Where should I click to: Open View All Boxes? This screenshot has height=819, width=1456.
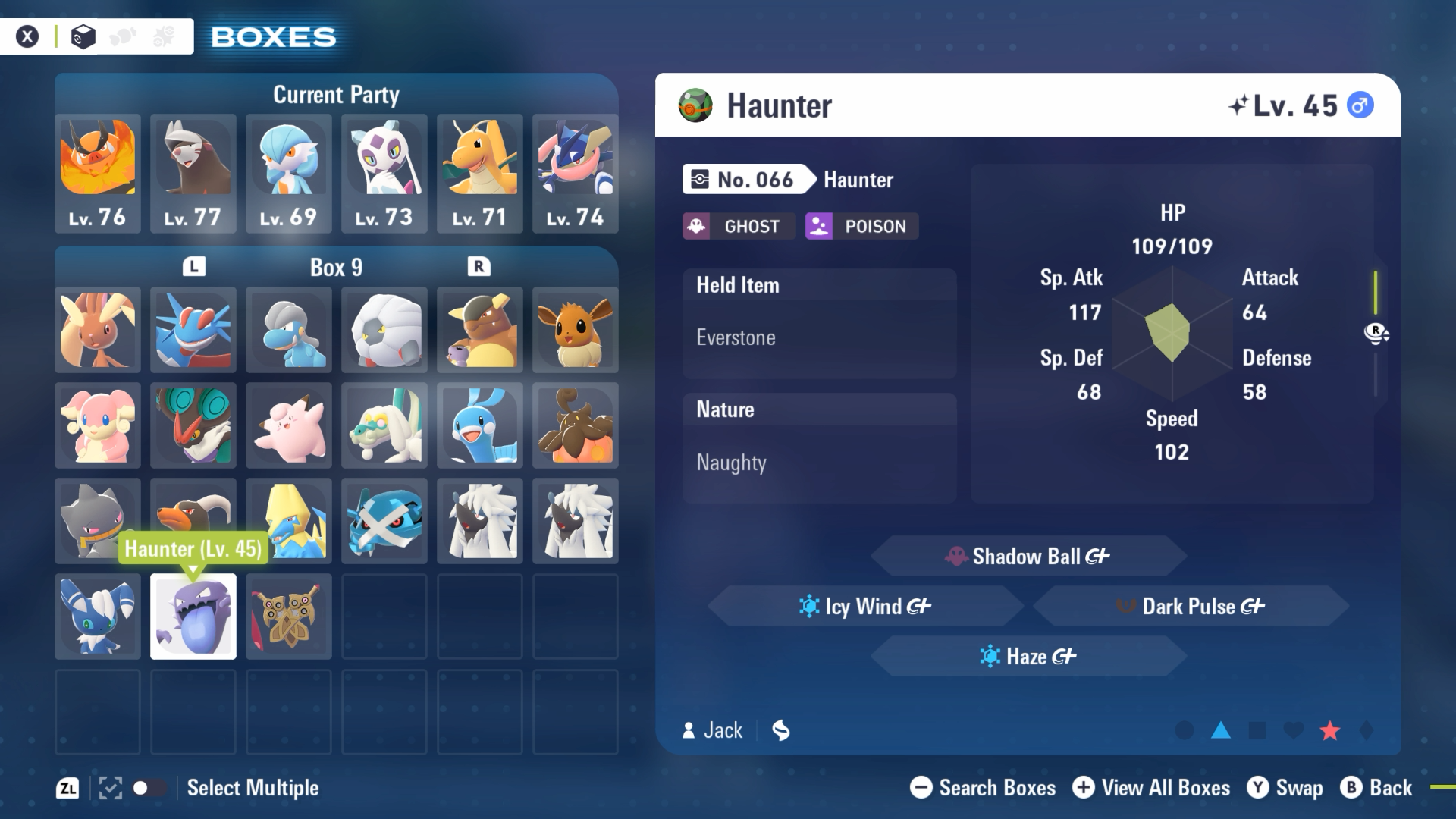pos(1151,788)
